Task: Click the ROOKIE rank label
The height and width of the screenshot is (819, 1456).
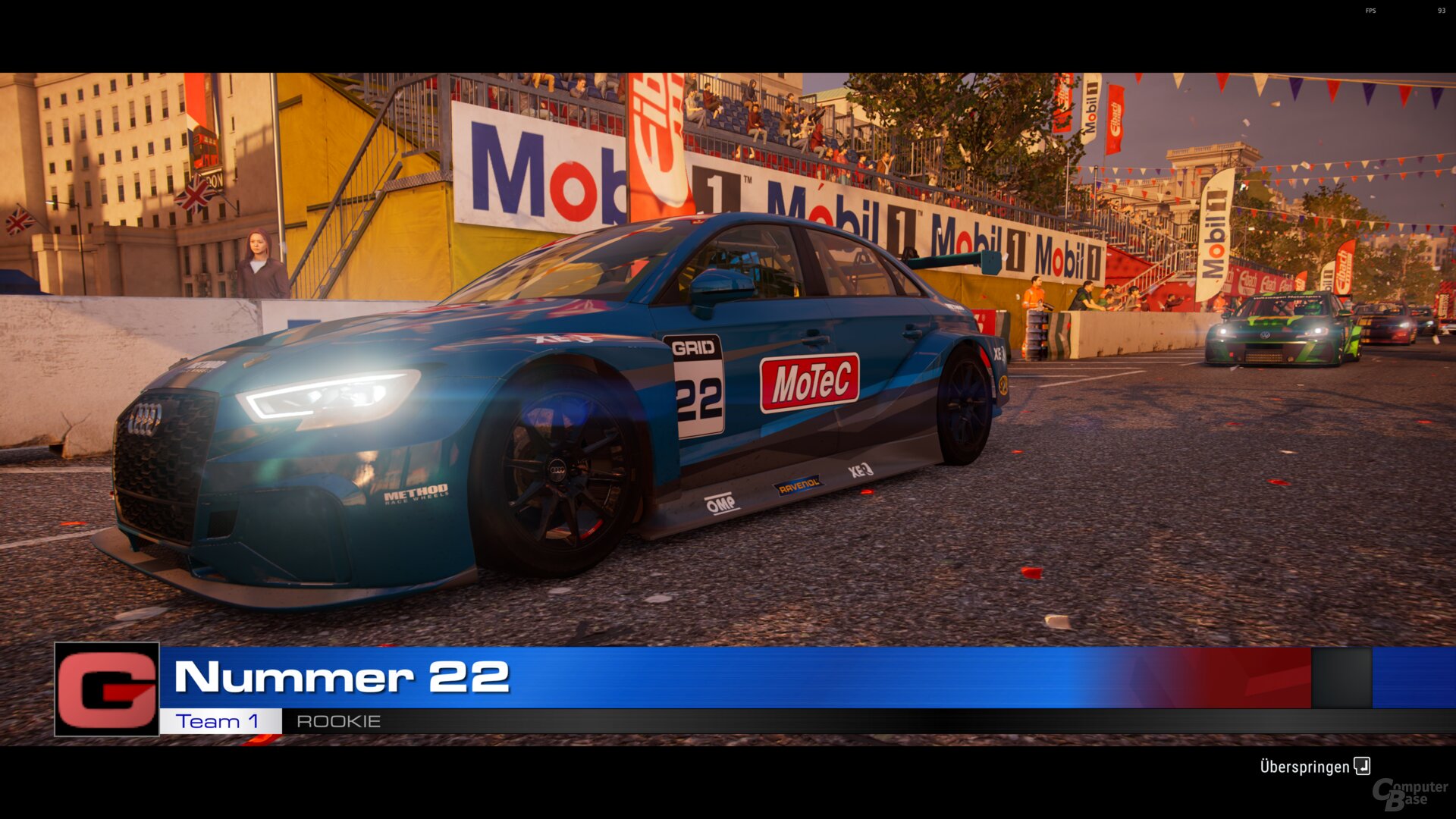Action: pos(338,721)
